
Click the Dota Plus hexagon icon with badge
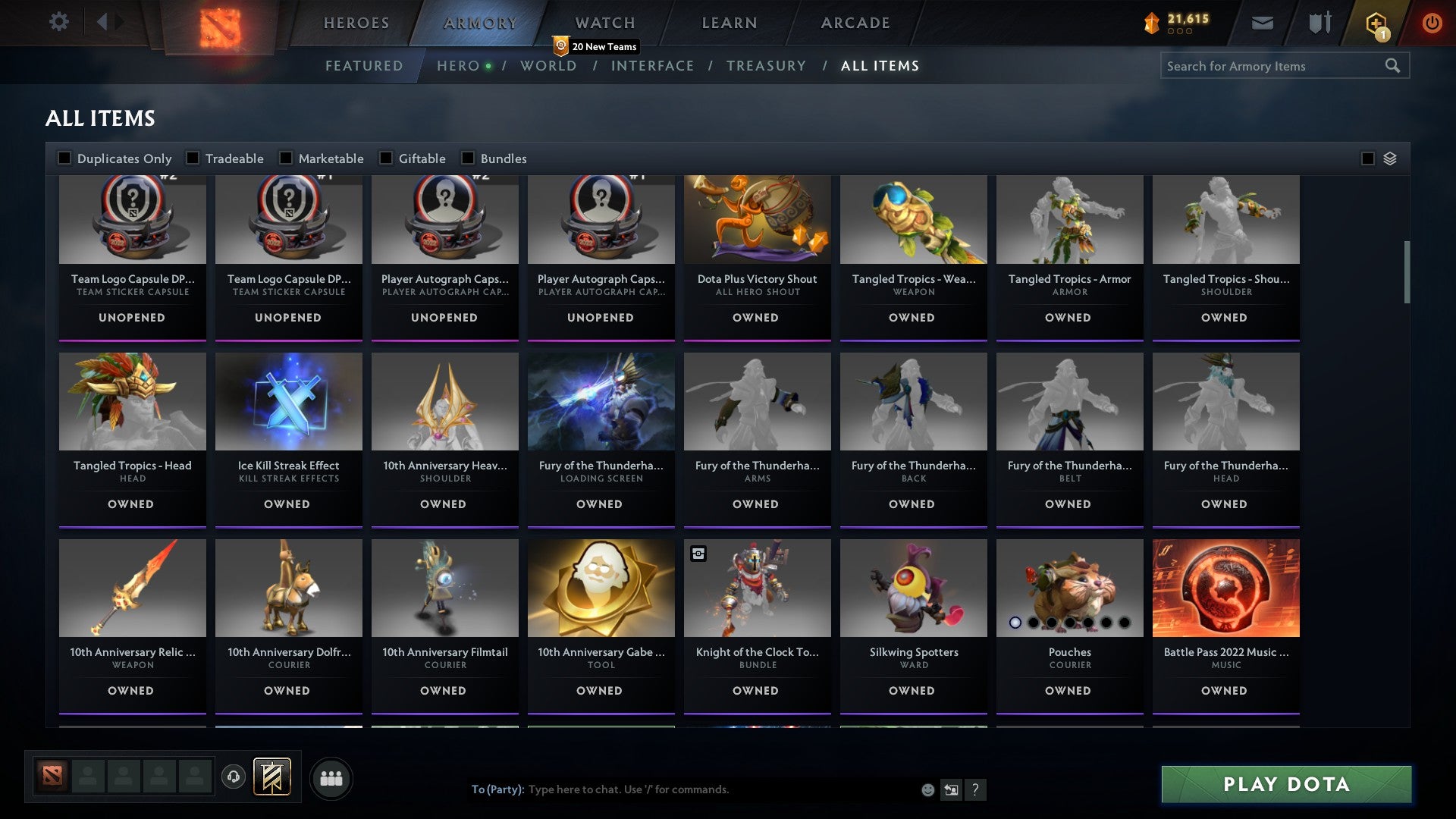tap(1376, 23)
